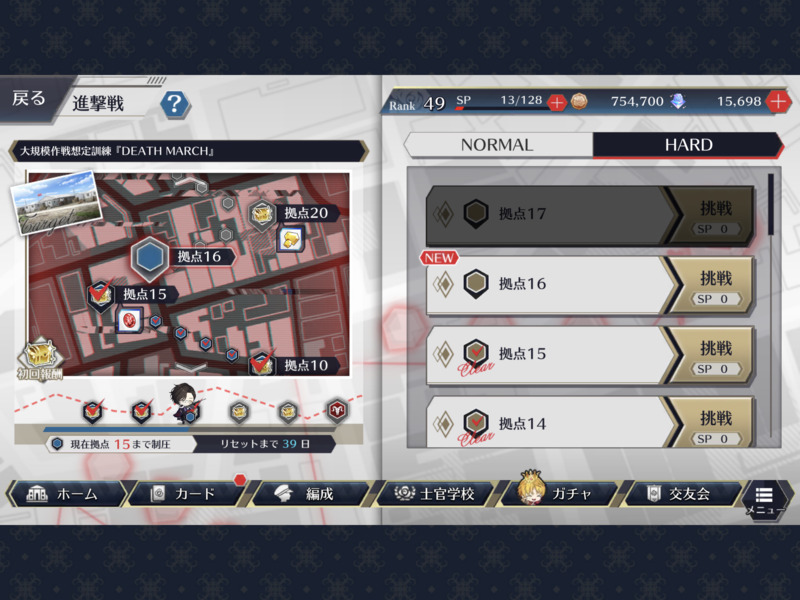Image resolution: width=800 pixels, height=600 pixels.
Task: Add SP with the red plus button
Action: (x=556, y=102)
